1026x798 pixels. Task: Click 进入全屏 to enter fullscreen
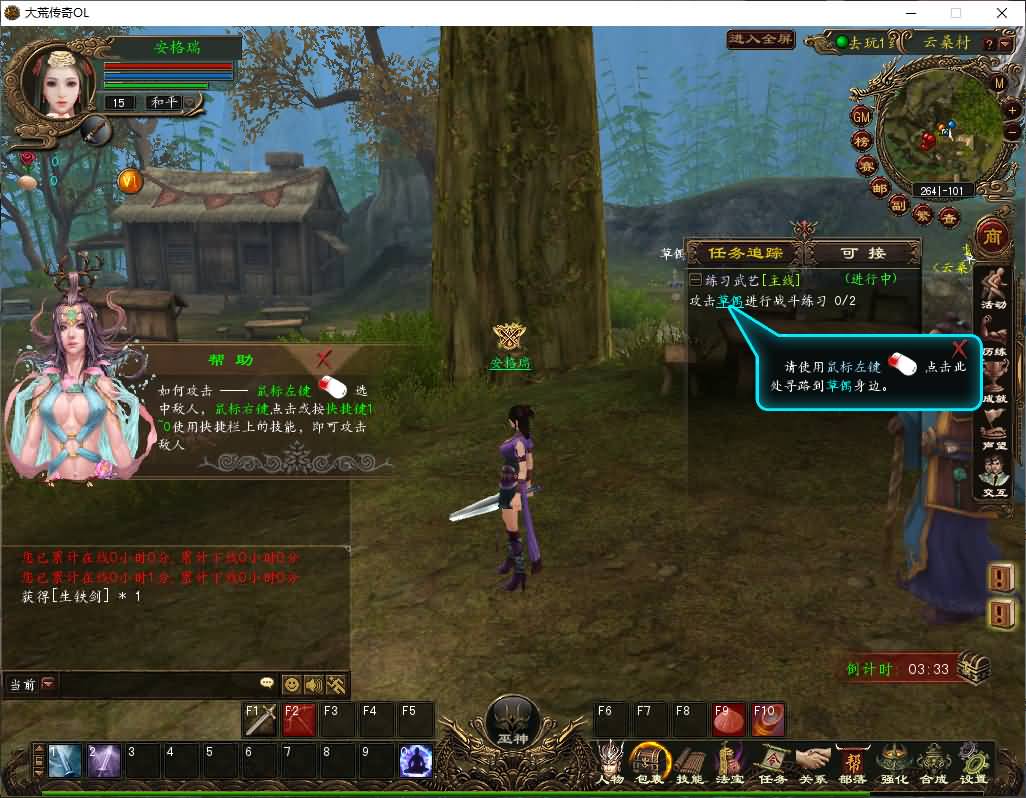click(x=761, y=40)
